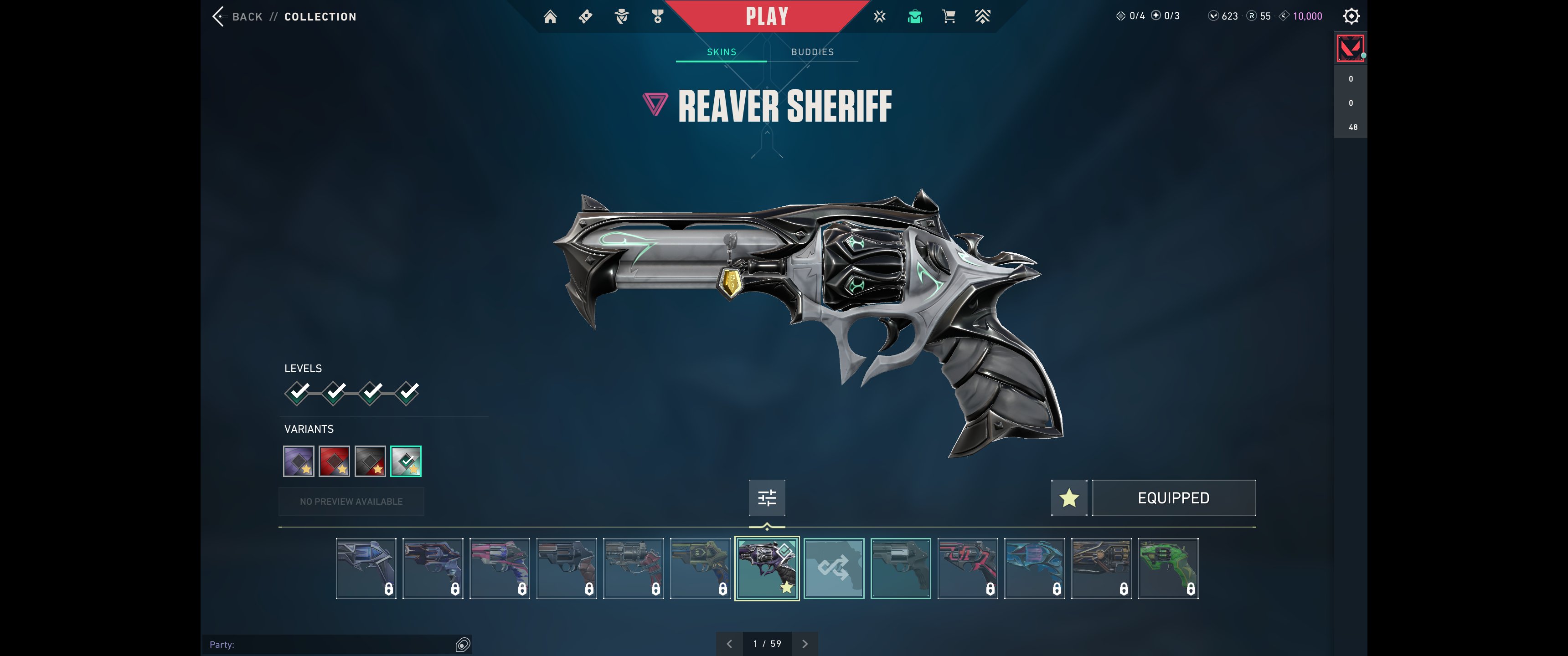
Task: Click the EQUIPPED button
Action: [1173, 498]
